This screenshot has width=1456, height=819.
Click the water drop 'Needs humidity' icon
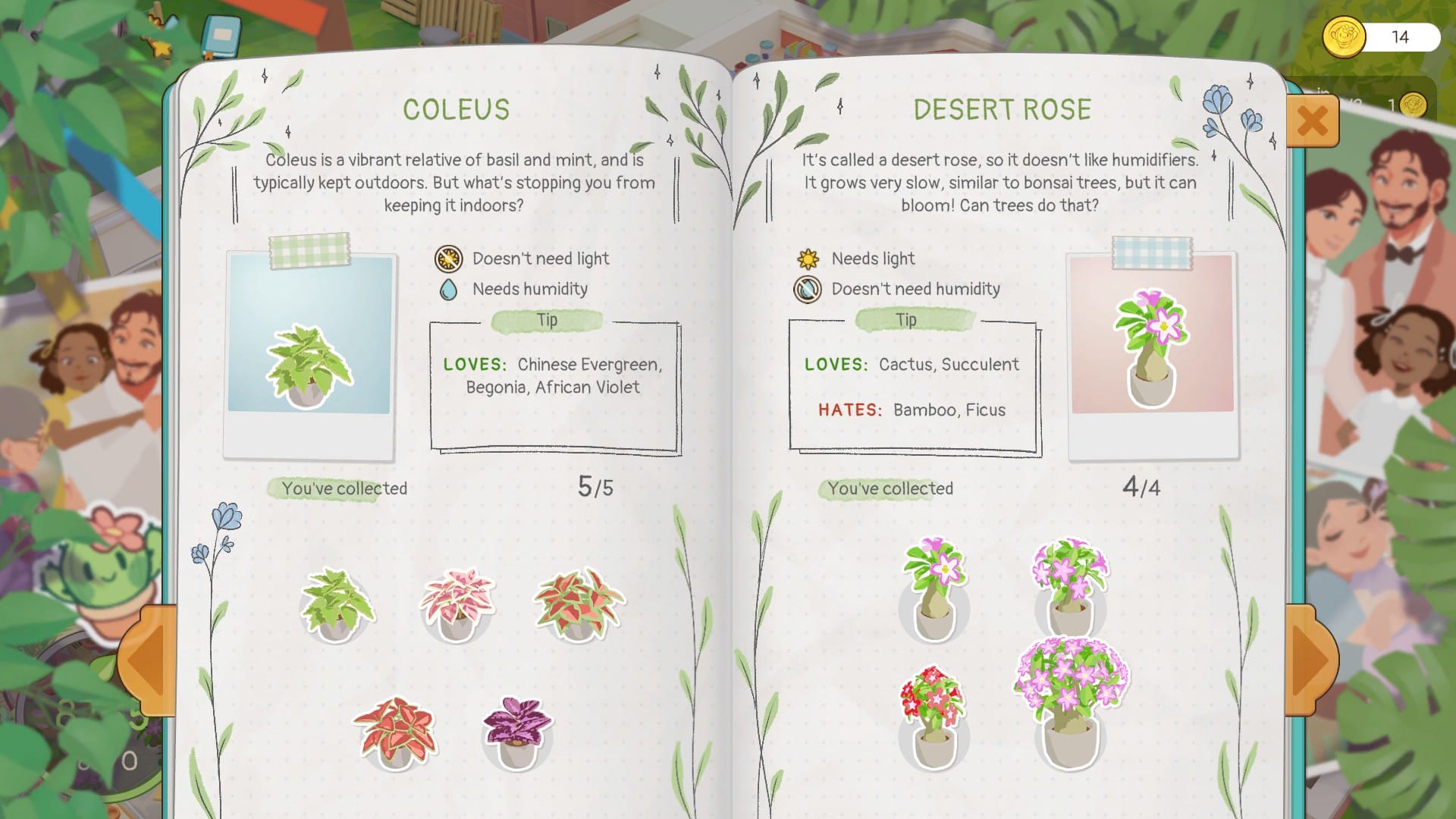449,289
